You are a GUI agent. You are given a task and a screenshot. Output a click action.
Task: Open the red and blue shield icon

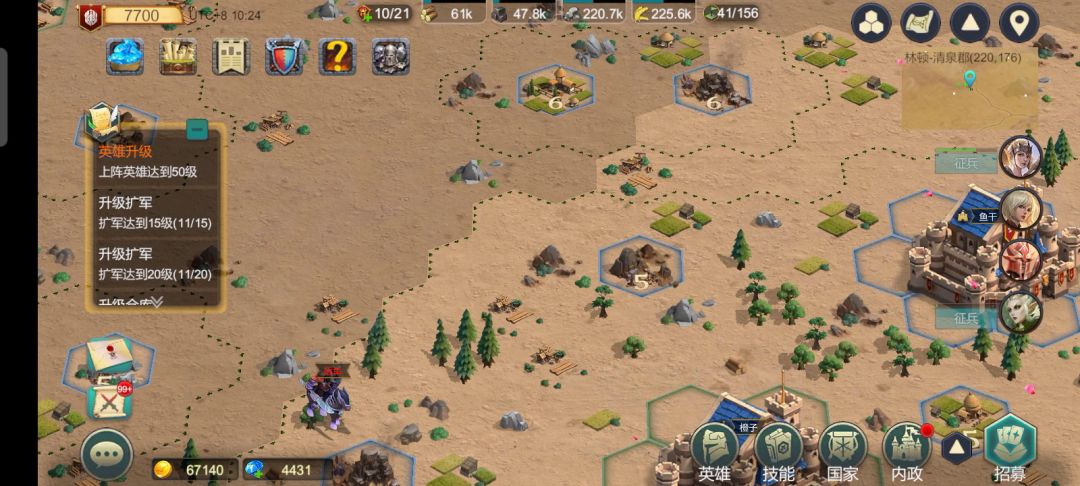(x=284, y=57)
